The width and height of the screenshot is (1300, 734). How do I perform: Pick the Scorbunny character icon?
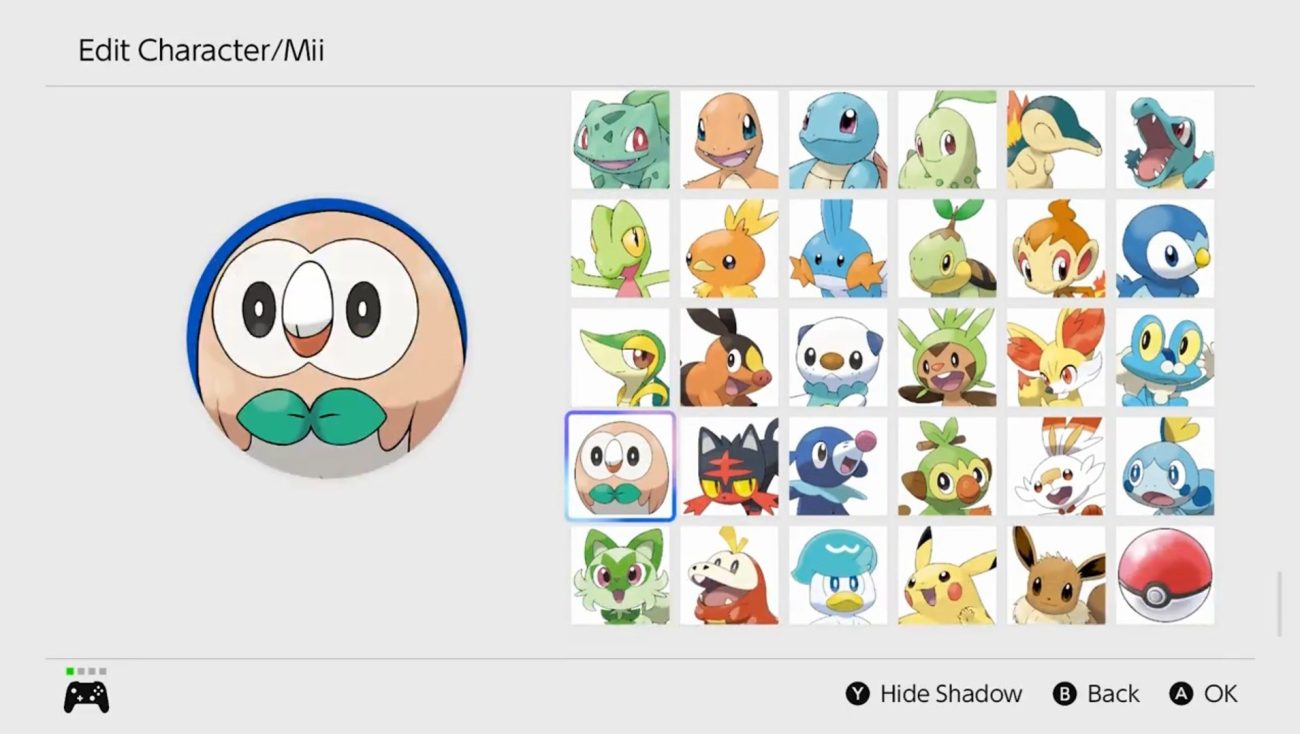1056,466
